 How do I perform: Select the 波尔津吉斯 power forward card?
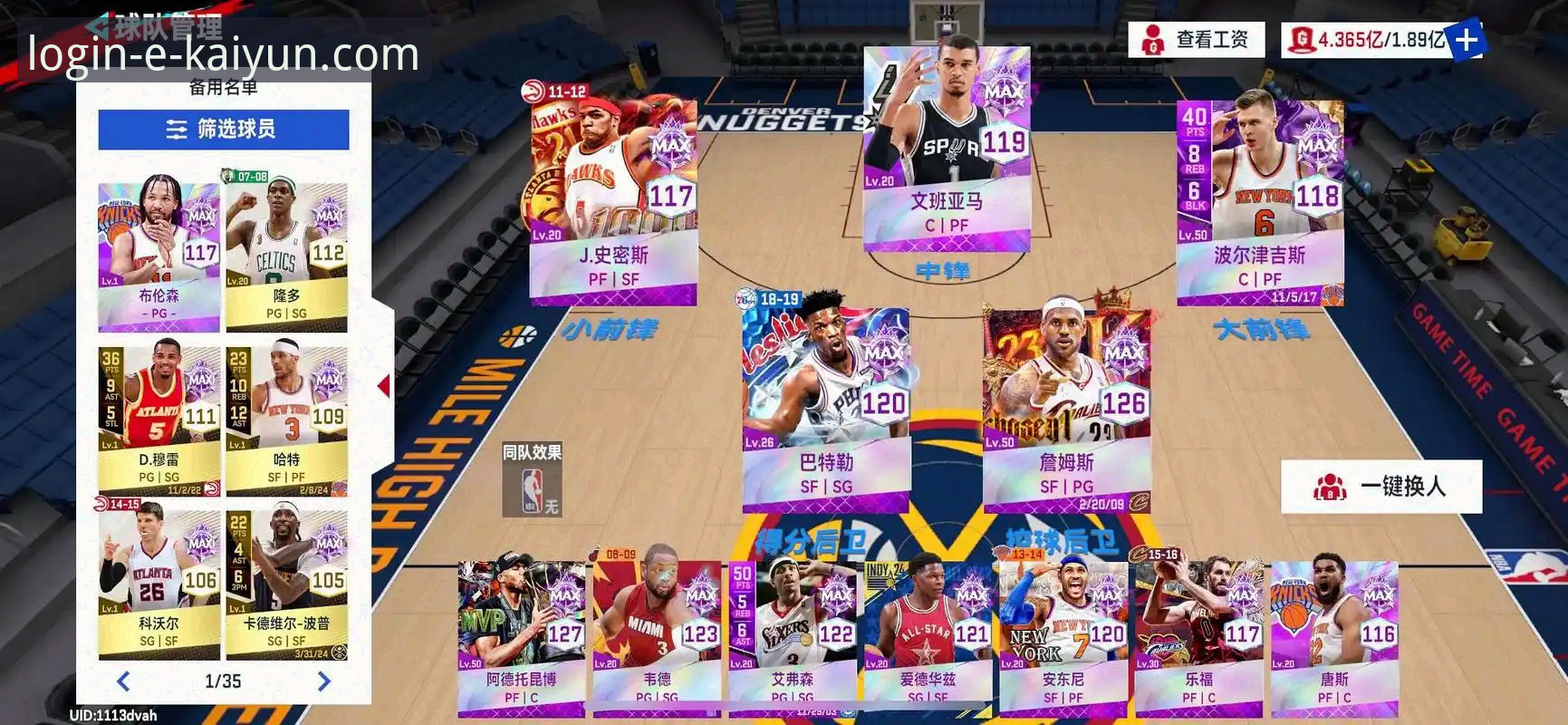pos(1259,199)
